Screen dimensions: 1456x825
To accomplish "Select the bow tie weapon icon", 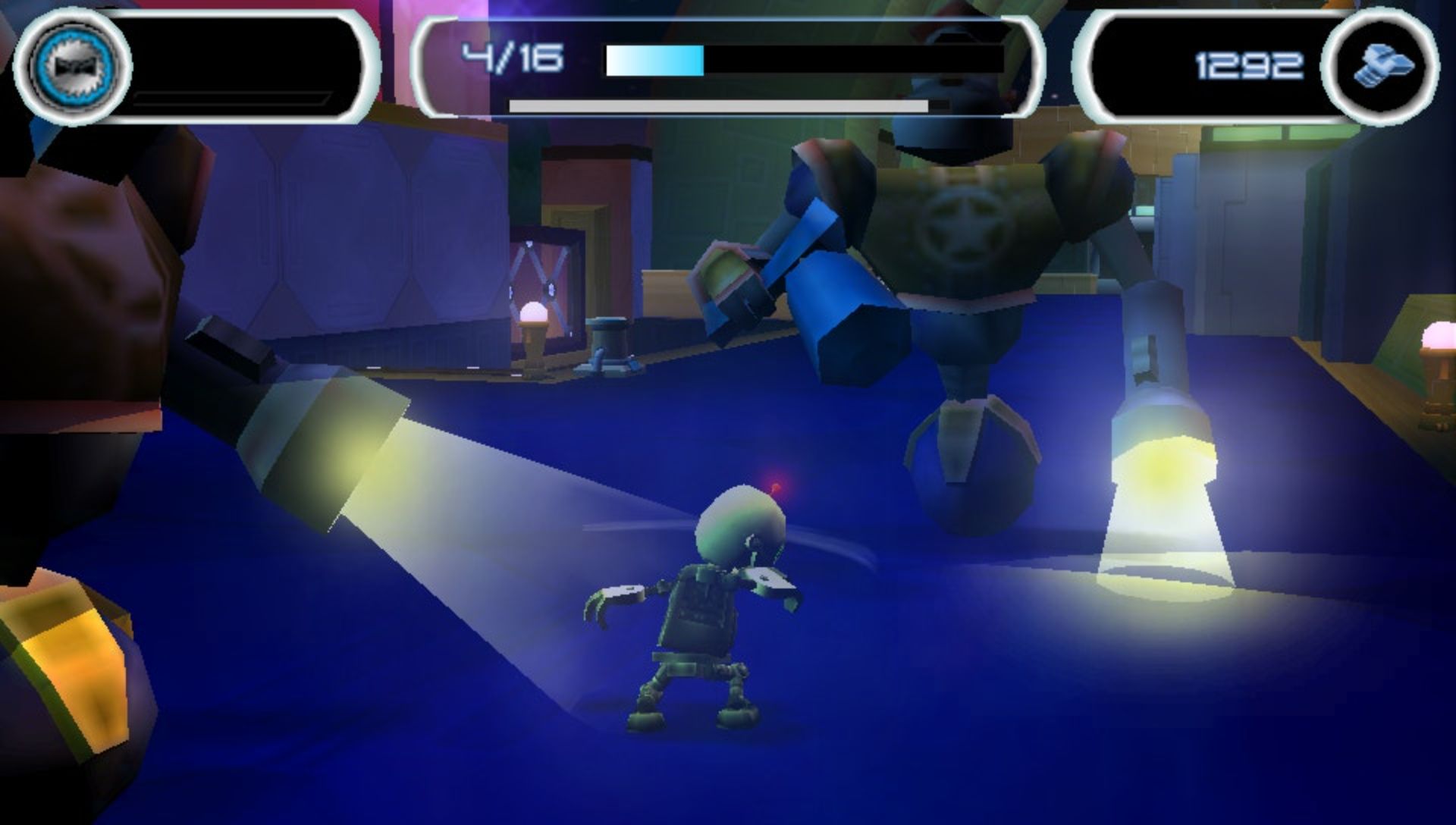I will pyautogui.click(x=73, y=65).
